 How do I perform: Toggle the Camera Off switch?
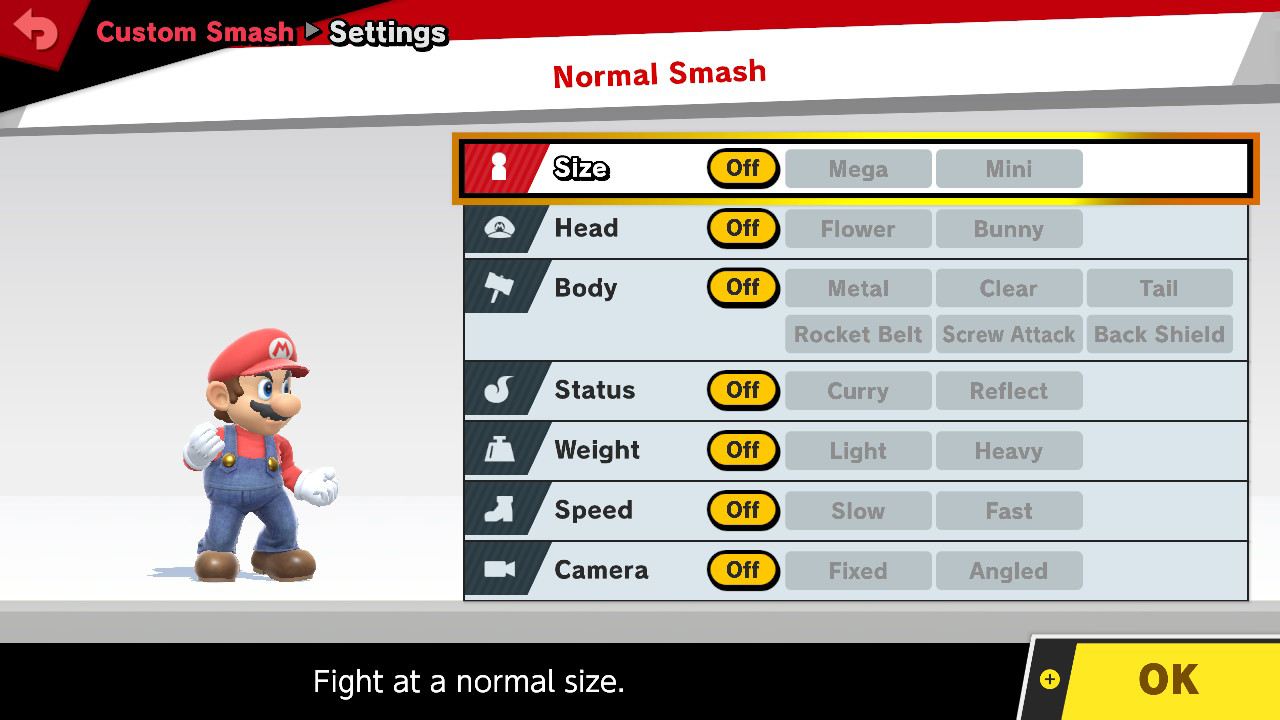(743, 570)
